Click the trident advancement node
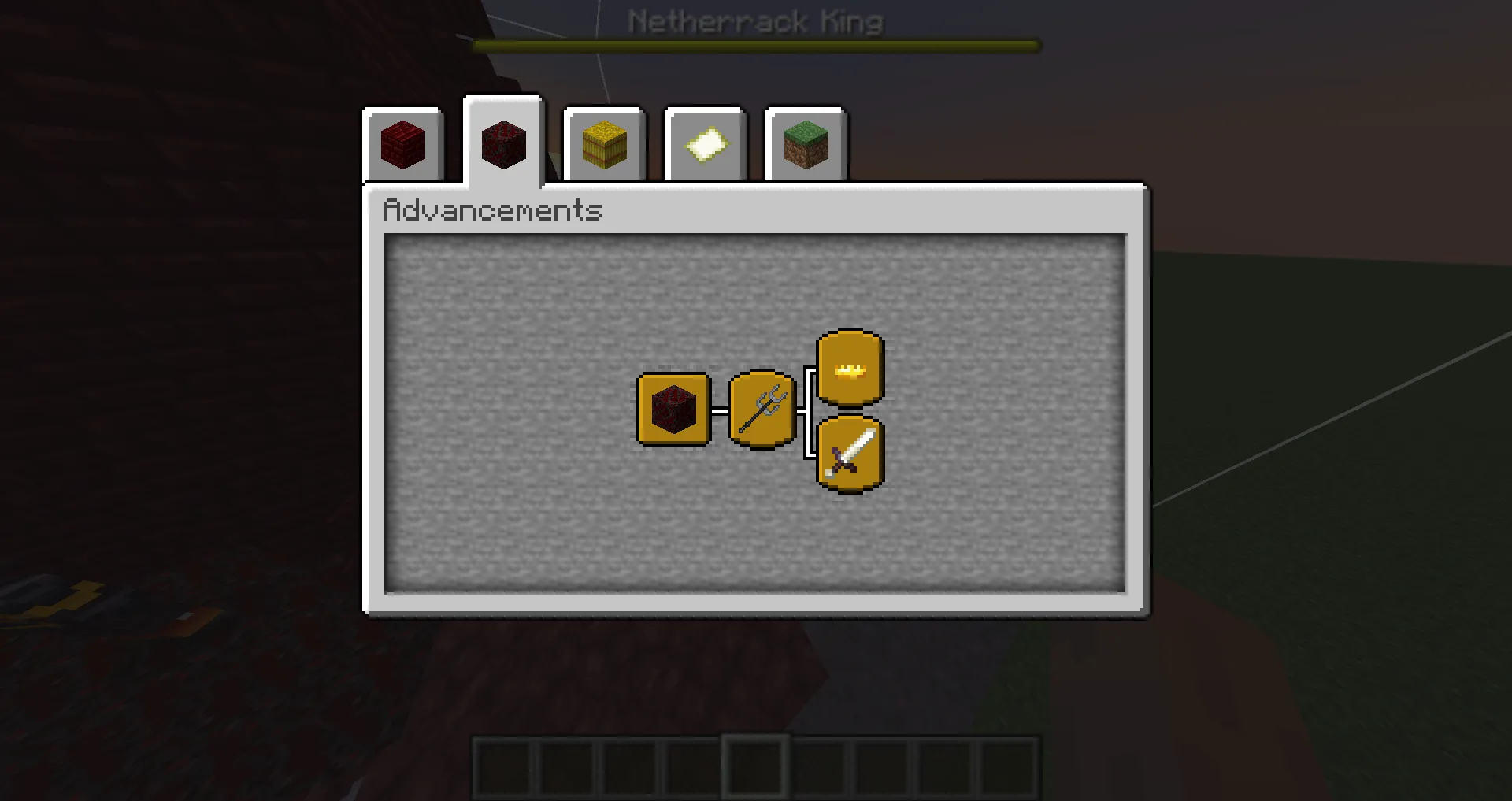Viewport: 1512px width, 801px height. (x=761, y=410)
